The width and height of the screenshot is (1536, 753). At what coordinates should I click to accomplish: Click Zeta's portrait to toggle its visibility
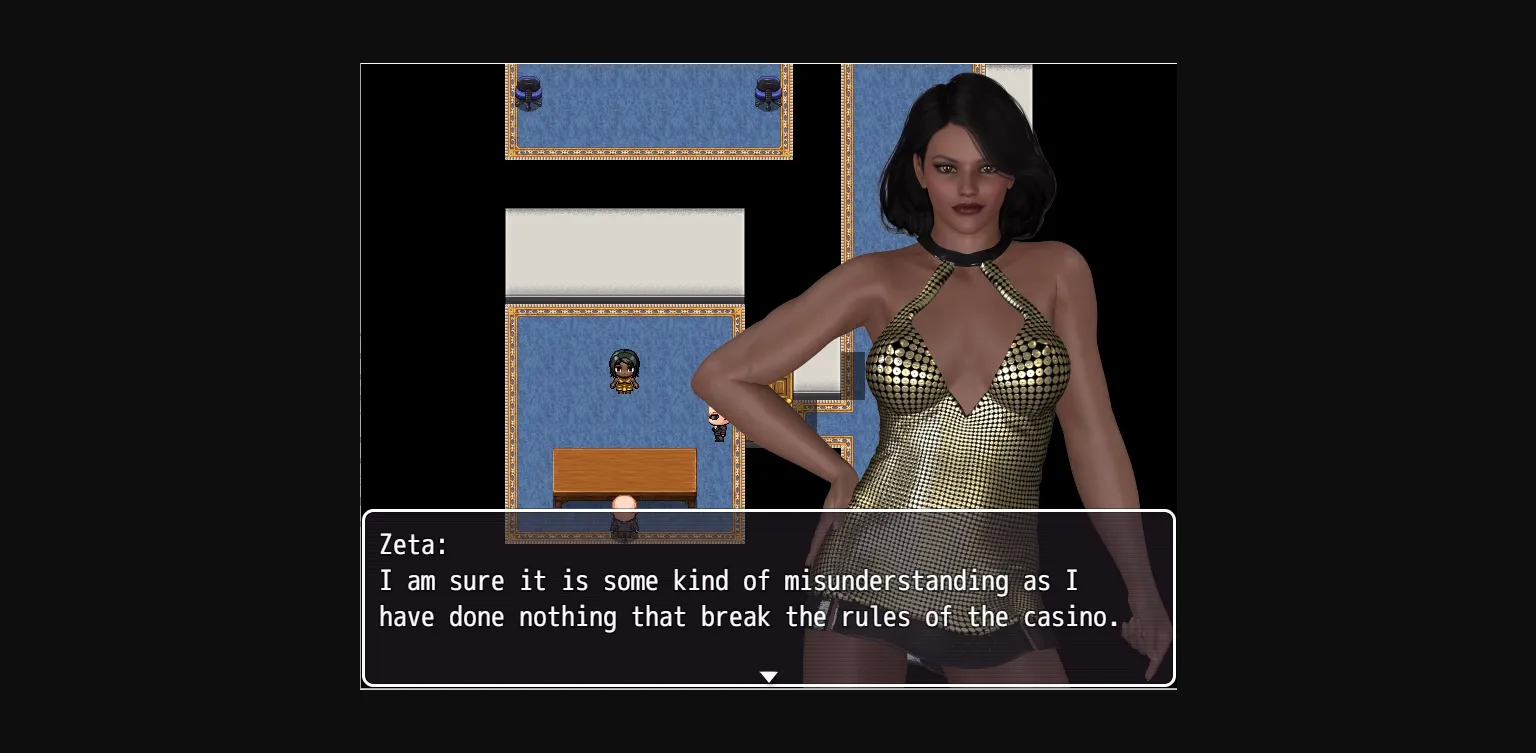pos(960,300)
